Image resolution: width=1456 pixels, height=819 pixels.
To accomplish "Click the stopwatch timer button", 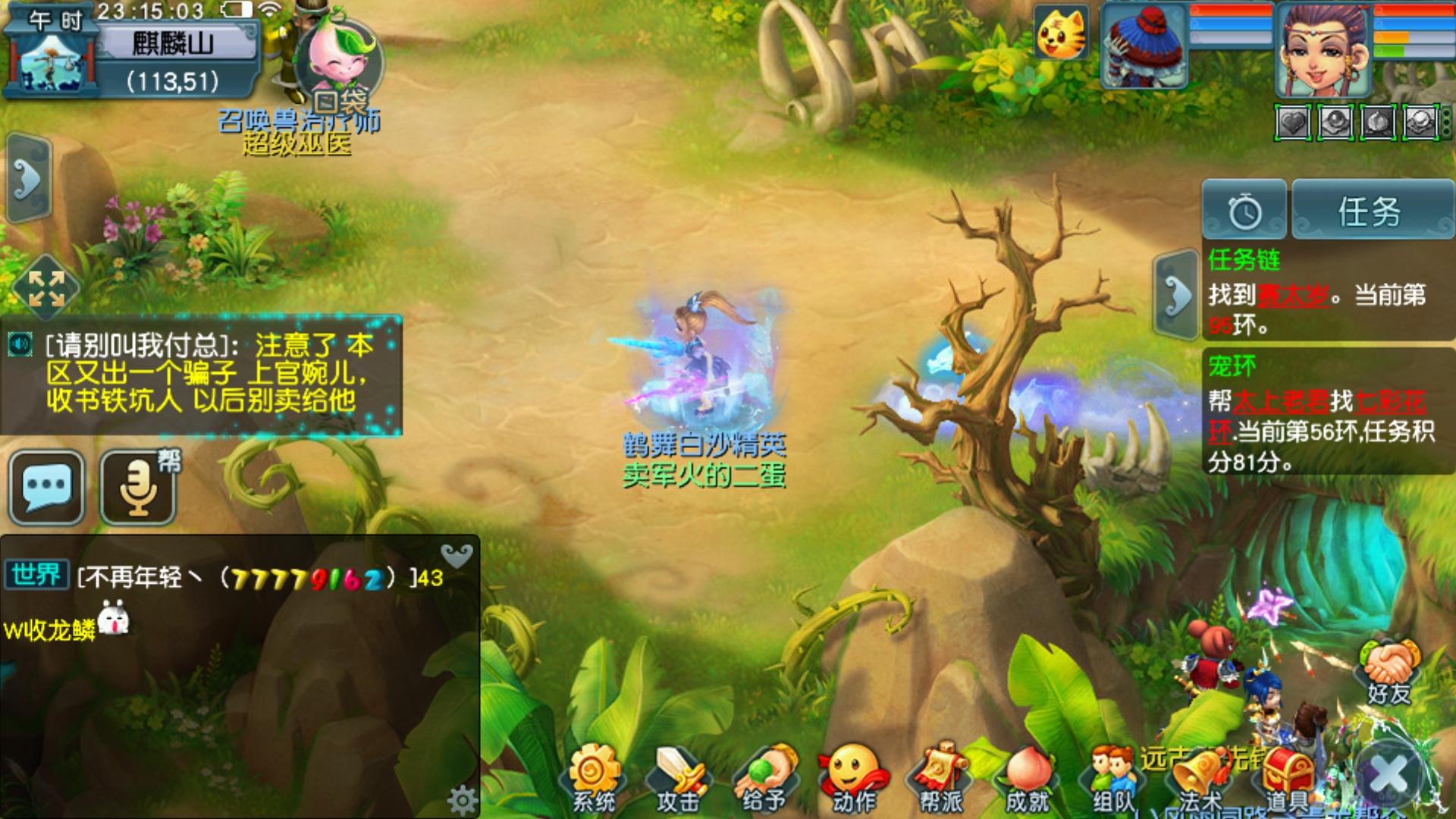I will [x=1244, y=211].
